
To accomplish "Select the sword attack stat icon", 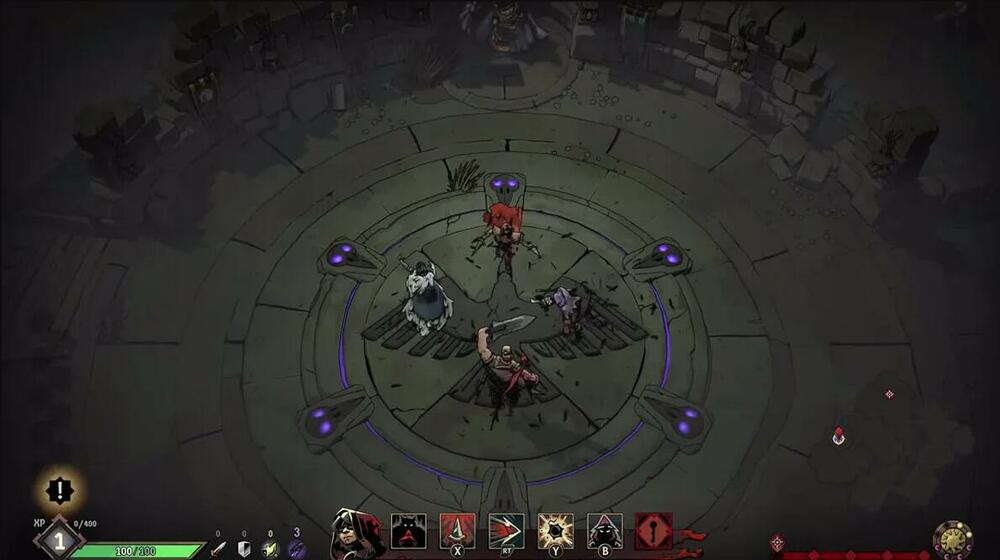I will pos(218,548).
